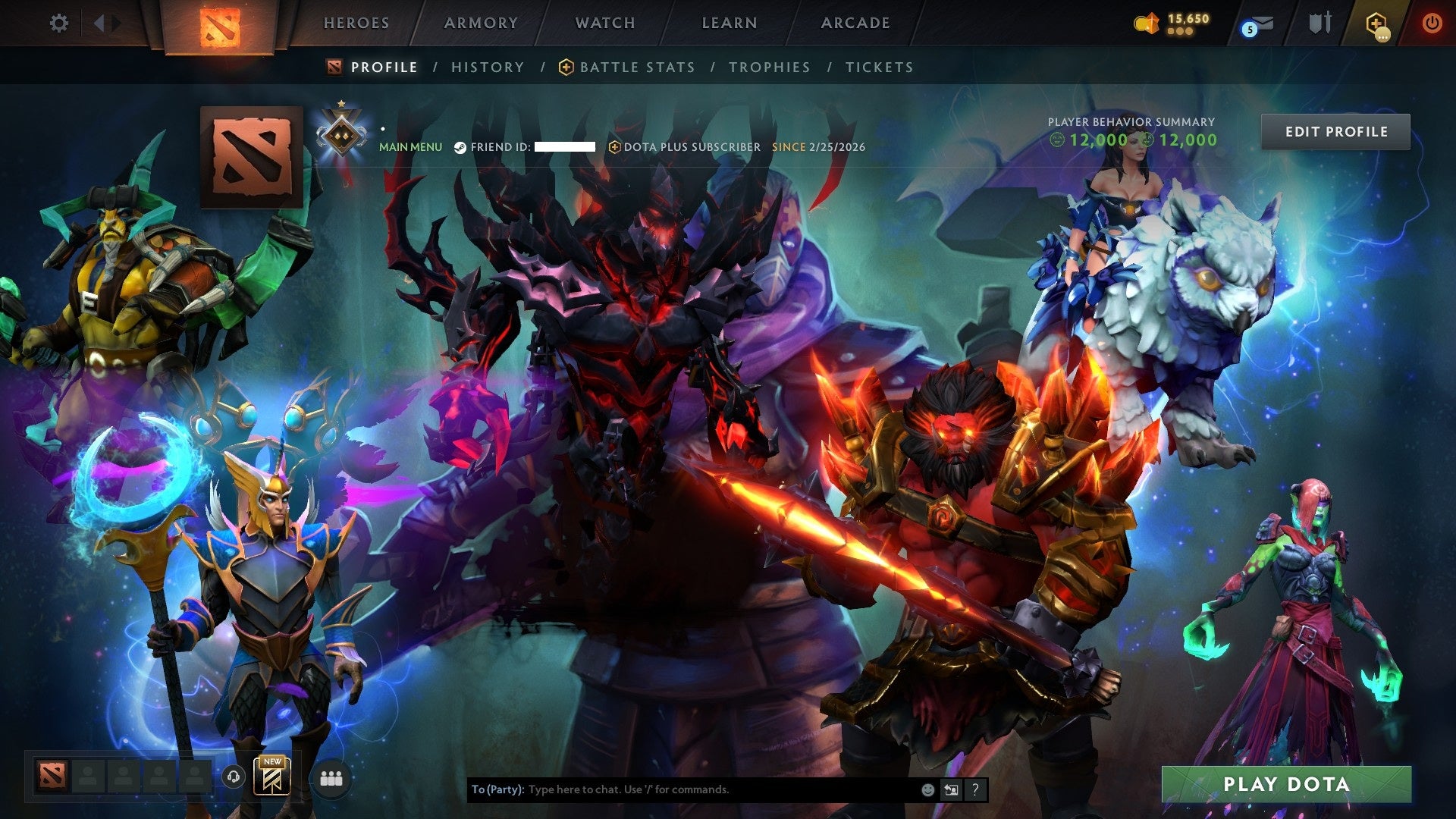Viewport: 1456px width, 819px height.
Task: Open the friends list icon near party slots
Action: click(x=331, y=778)
